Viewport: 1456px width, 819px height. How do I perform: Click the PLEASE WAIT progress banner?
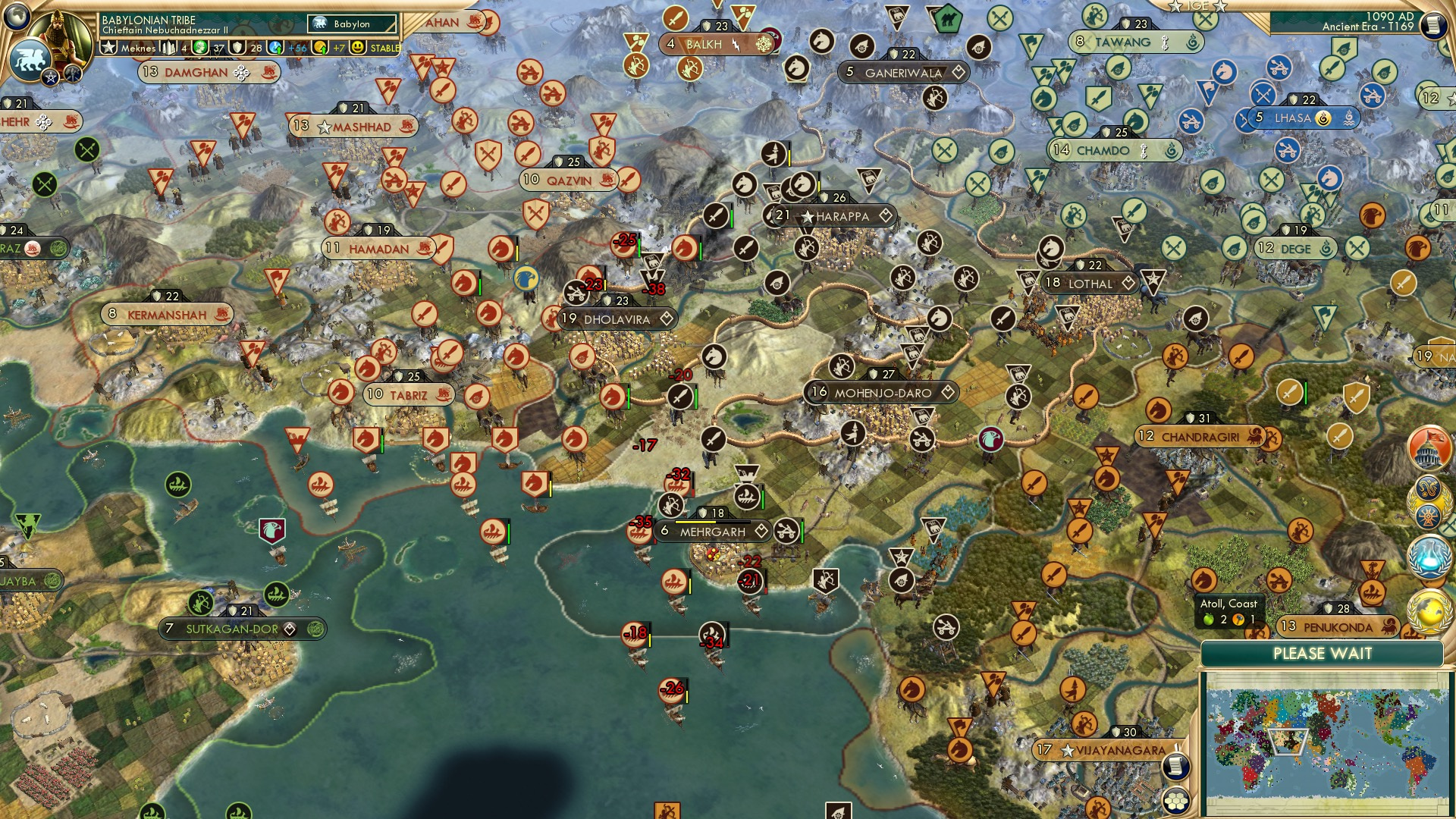tap(1323, 652)
